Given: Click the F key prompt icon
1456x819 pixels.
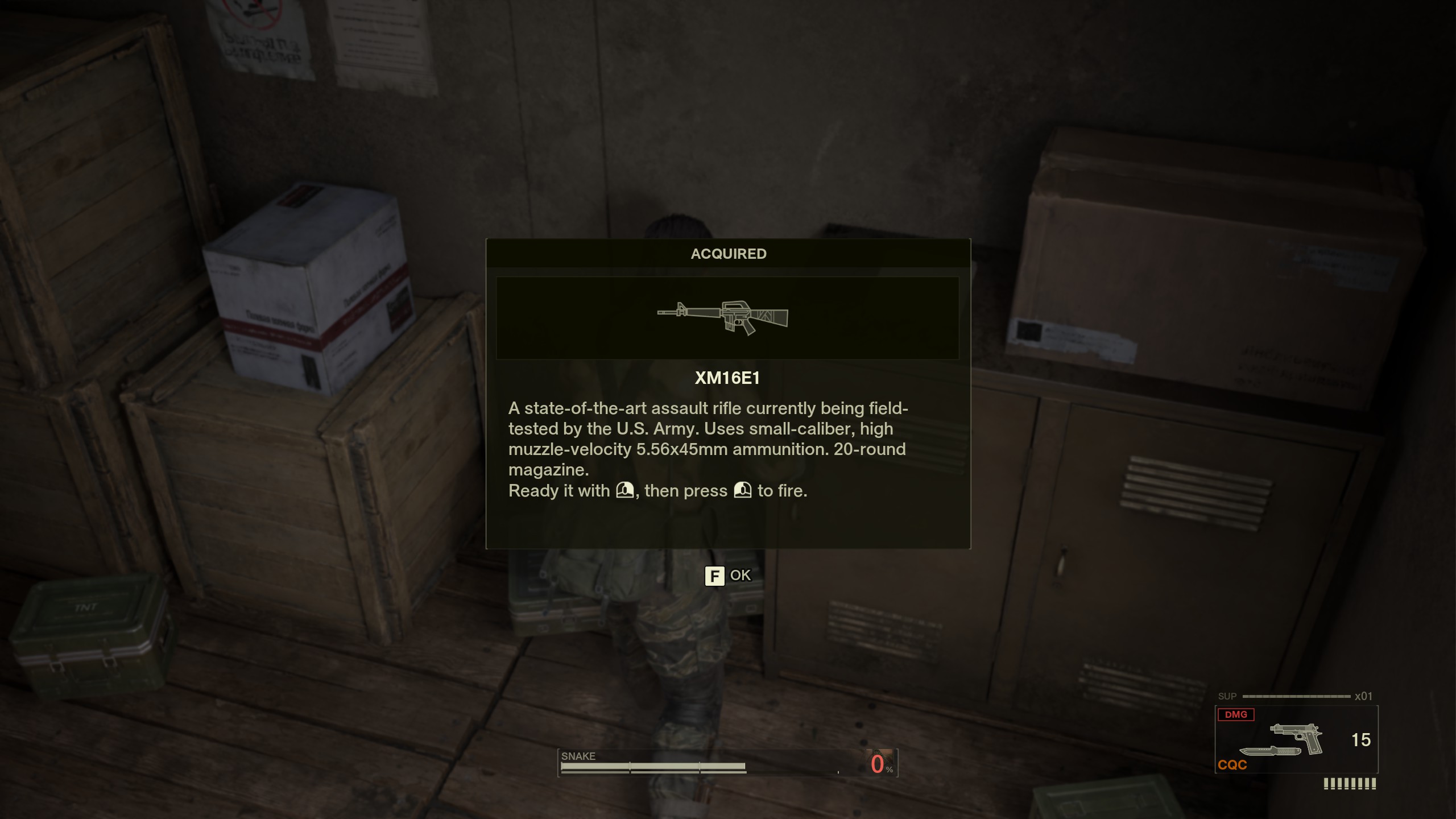Looking at the screenshot, I should [715, 576].
